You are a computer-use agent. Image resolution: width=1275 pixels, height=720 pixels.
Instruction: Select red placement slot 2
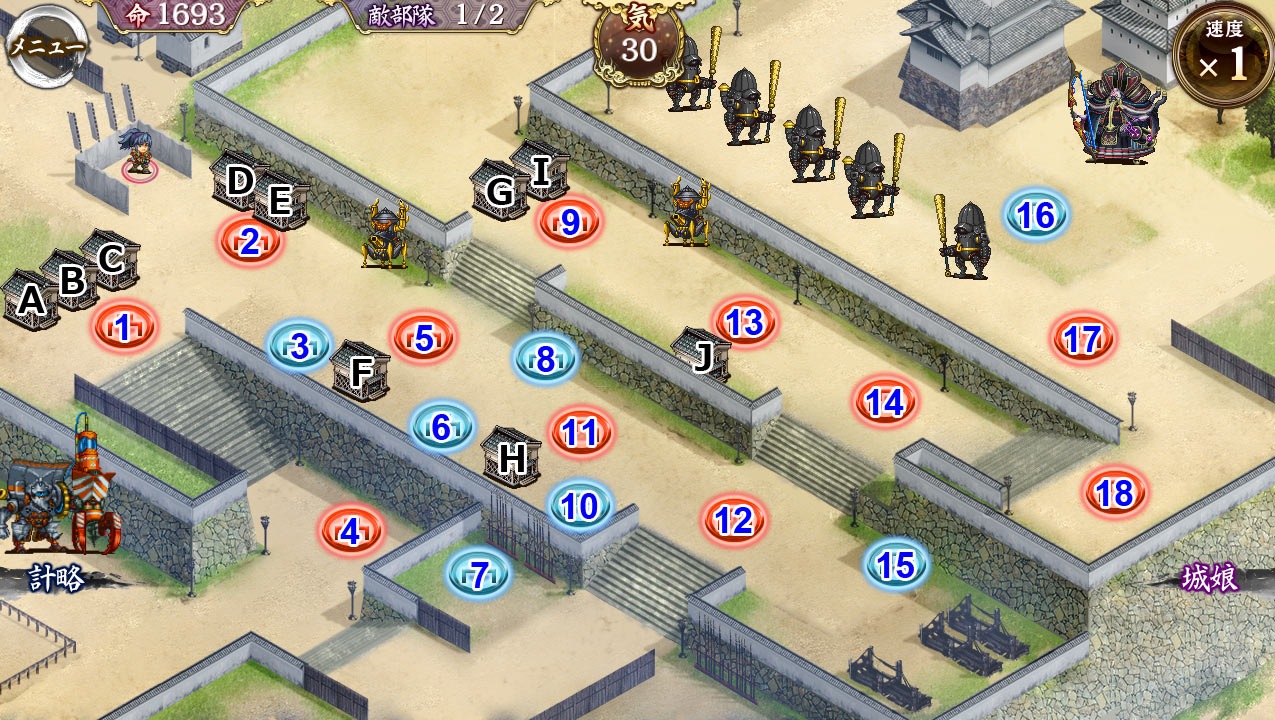point(250,241)
